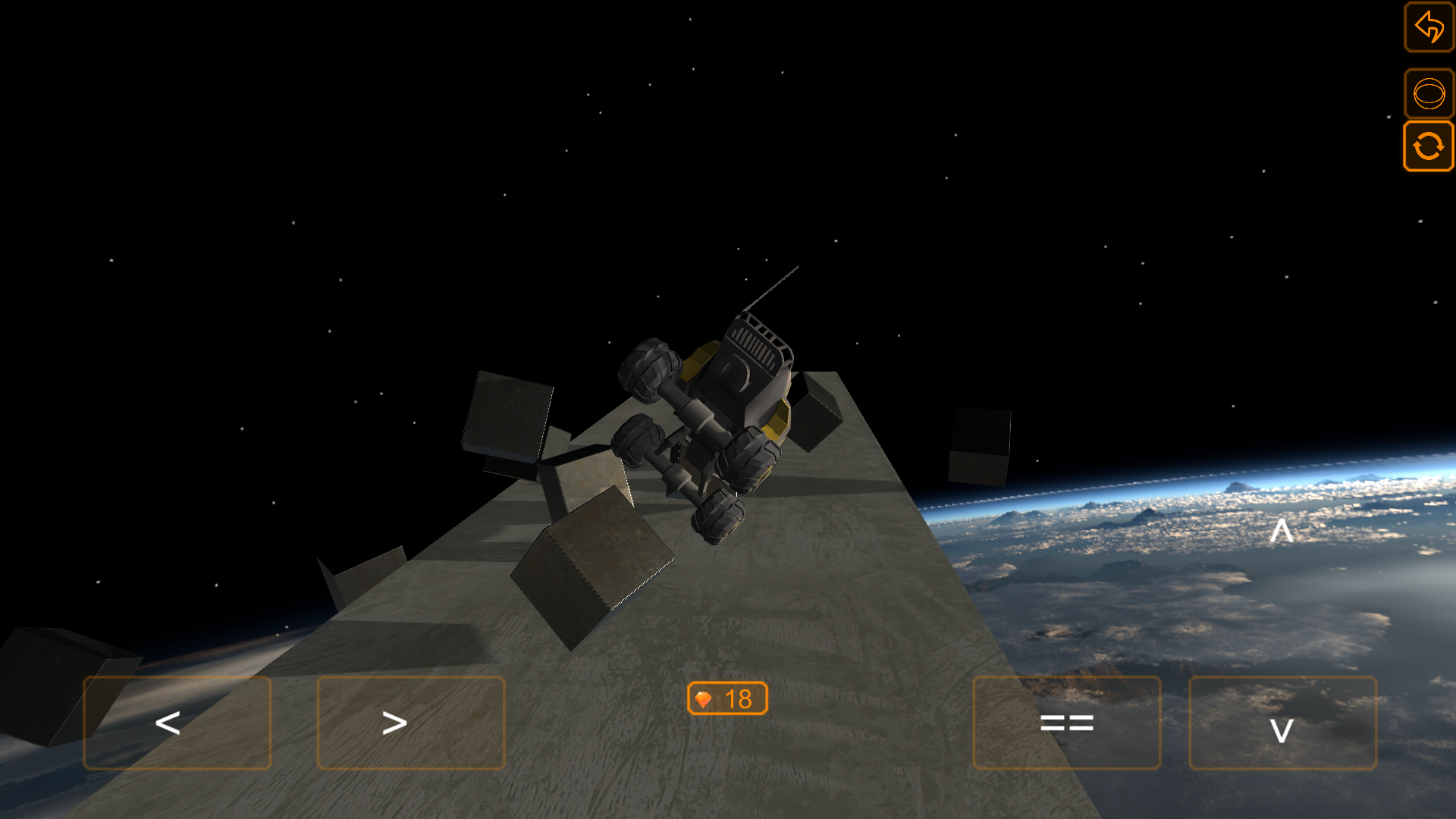The height and width of the screenshot is (819, 1456).
Task: Tap the back arrow button
Action: point(1429,27)
